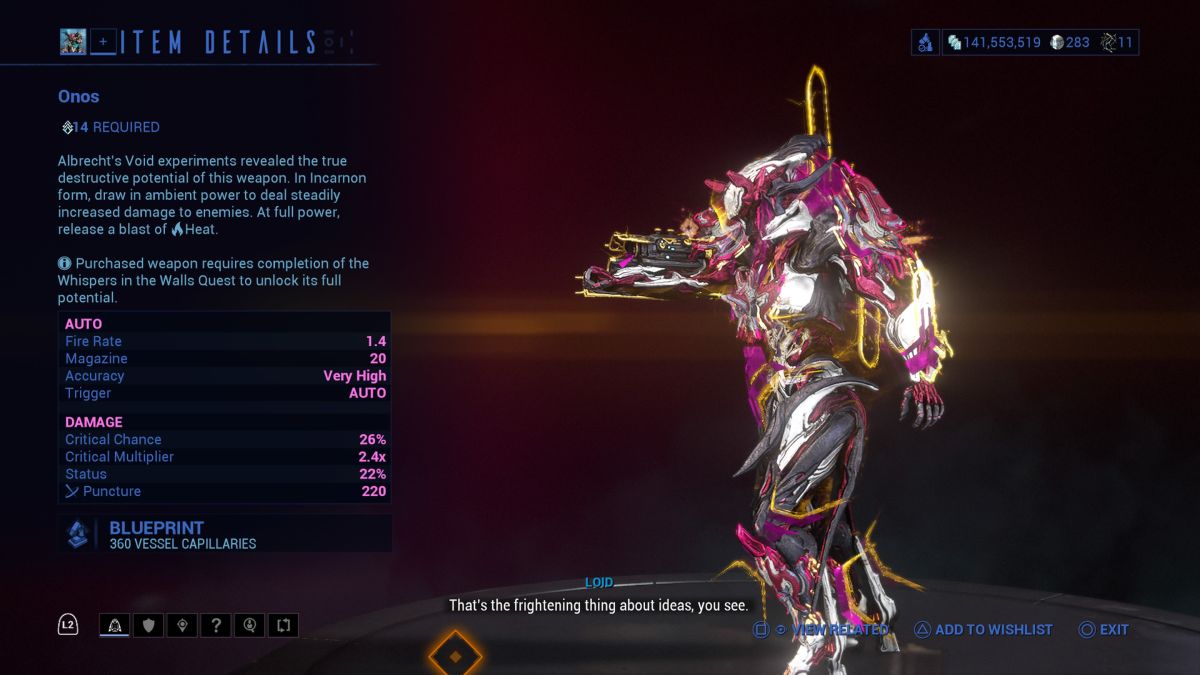Show the question mark info tab

pyautogui.click(x=216, y=626)
